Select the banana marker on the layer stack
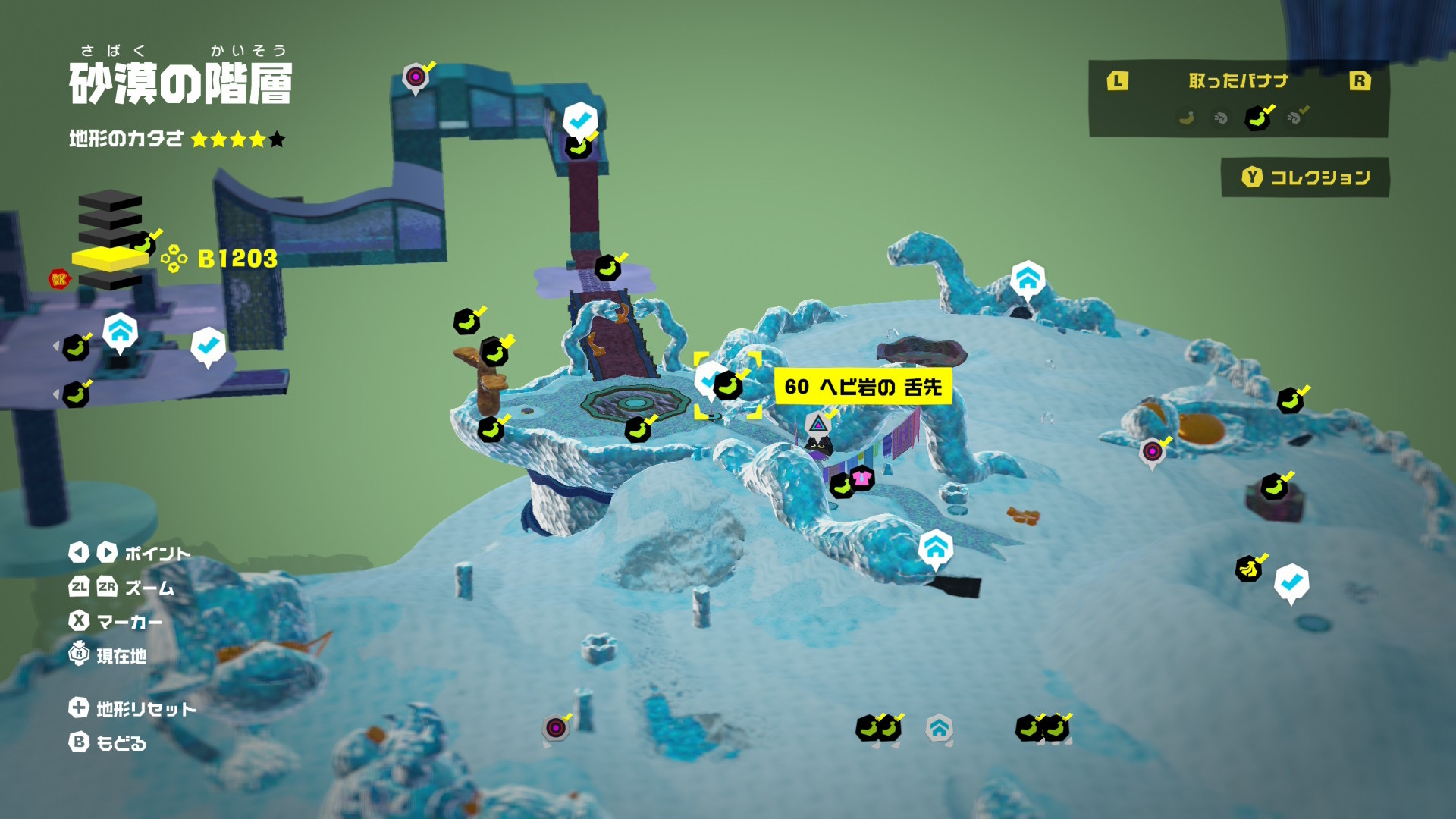This screenshot has width=1456, height=819. click(143, 243)
